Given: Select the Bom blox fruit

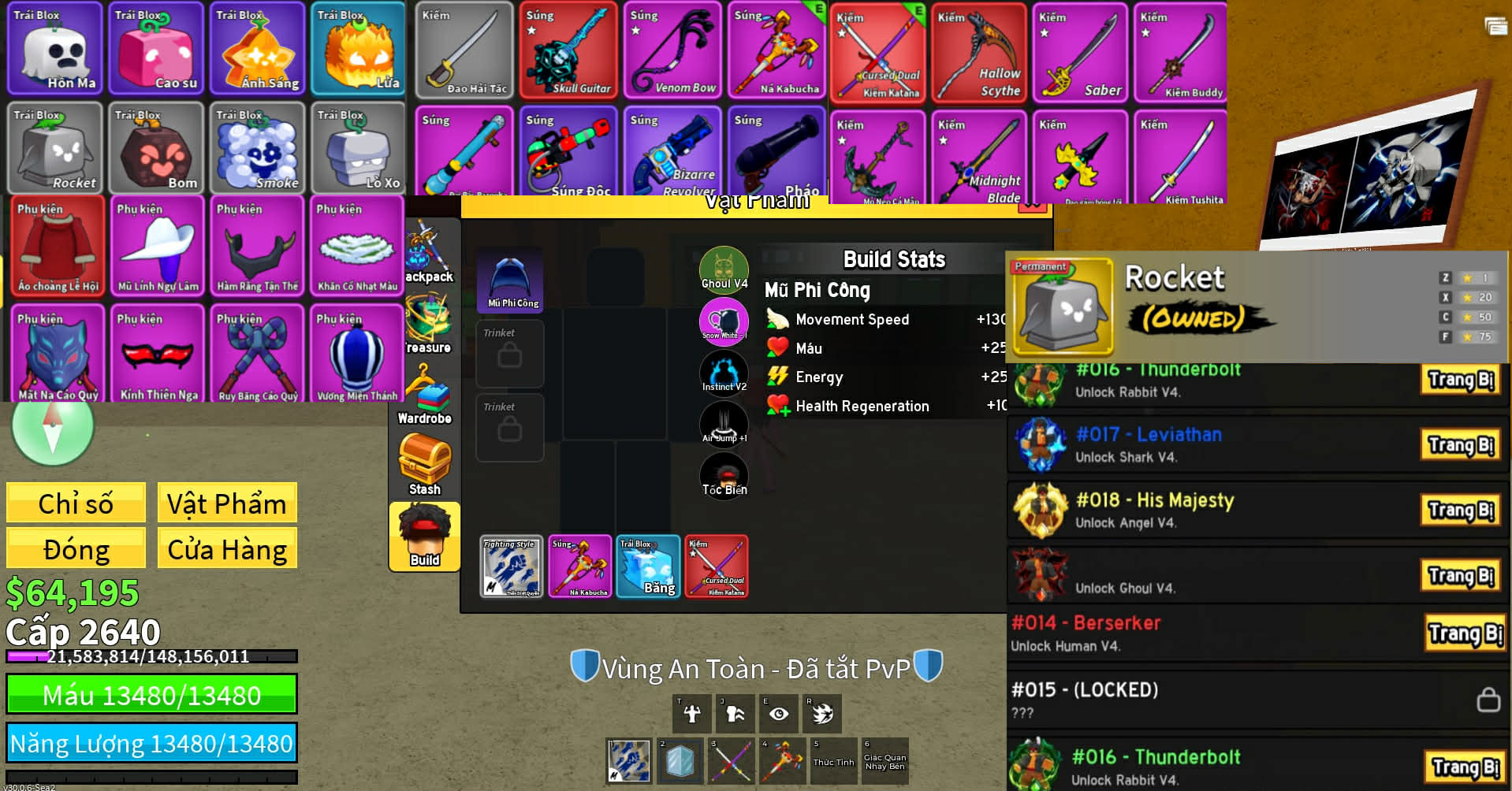Looking at the screenshot, I should coord(156,148).
